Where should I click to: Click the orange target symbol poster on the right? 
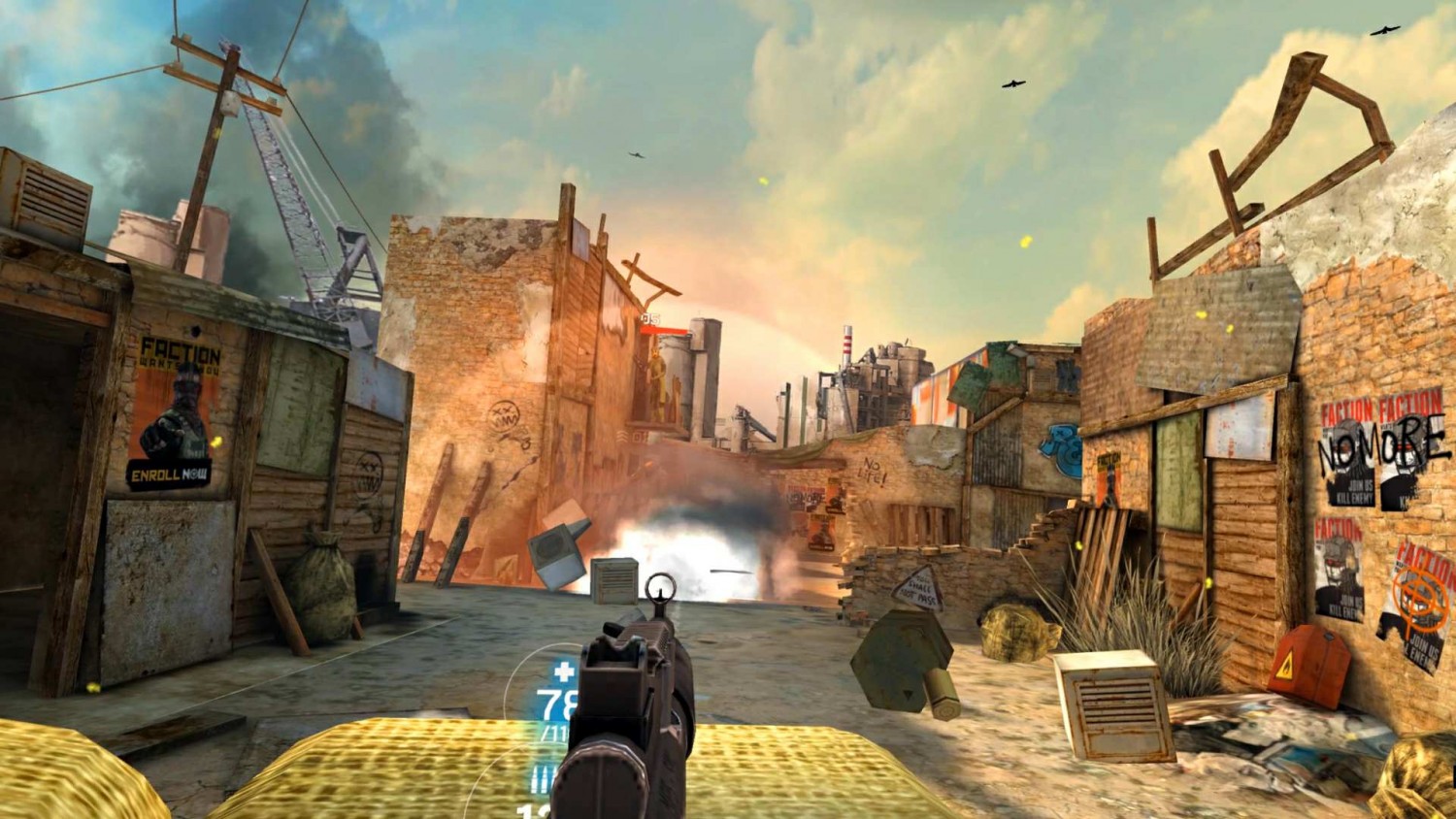(x=1417, y=597)
